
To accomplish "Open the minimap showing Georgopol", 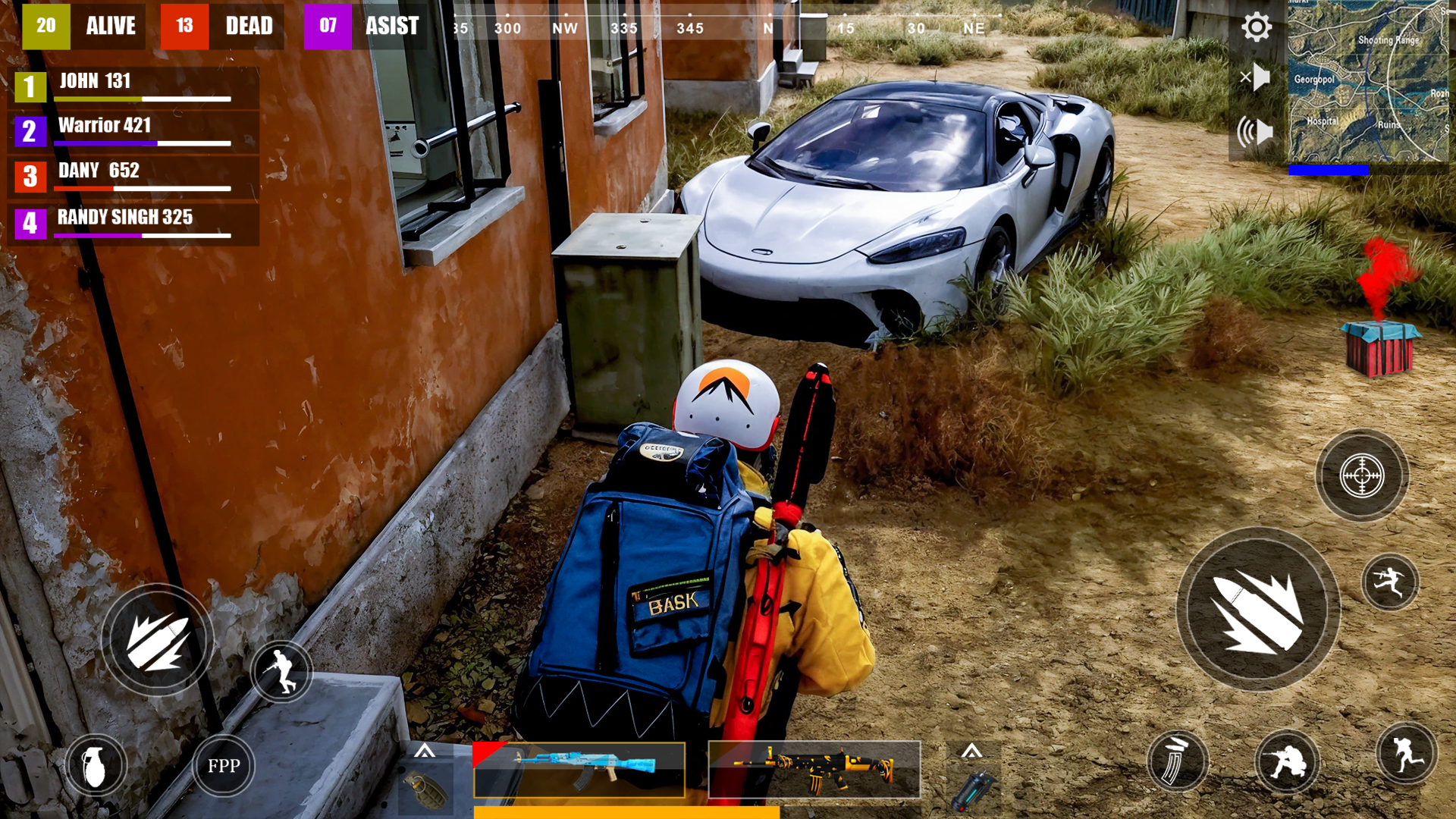I will click(1368, 80).
